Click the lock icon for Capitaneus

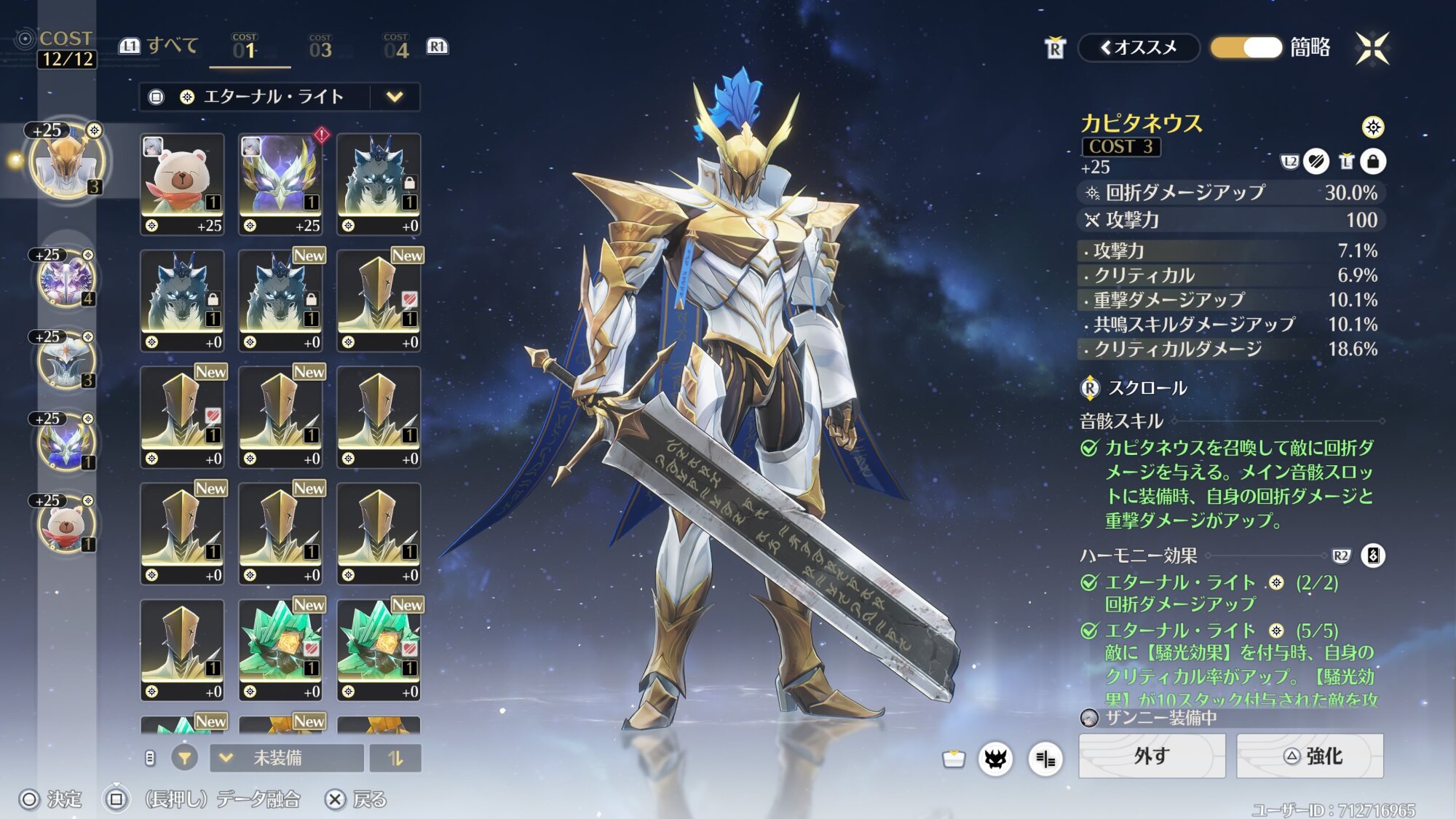click(1373, 162)
